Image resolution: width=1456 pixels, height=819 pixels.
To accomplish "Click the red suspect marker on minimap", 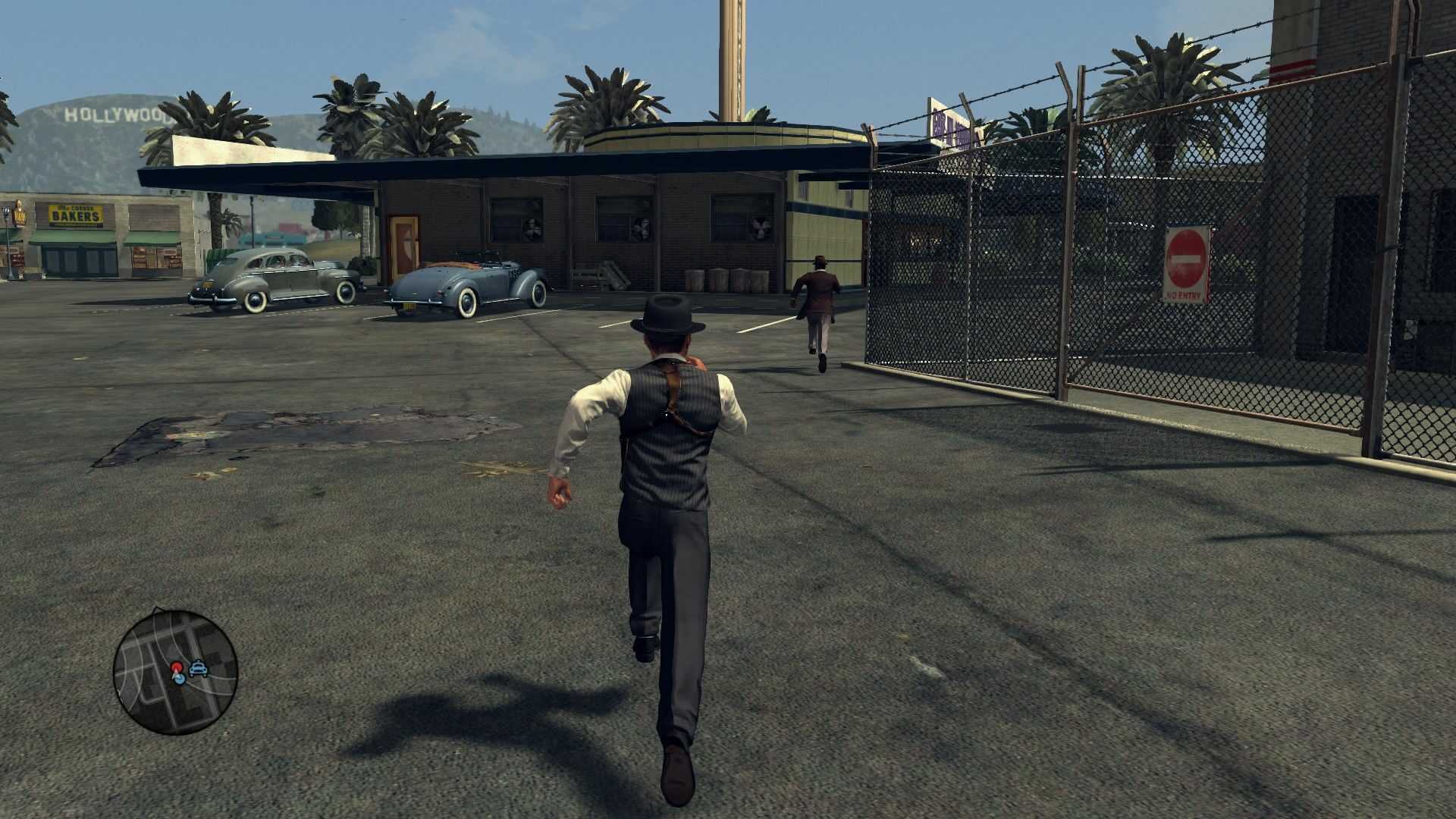I will (x=177, y=667).
